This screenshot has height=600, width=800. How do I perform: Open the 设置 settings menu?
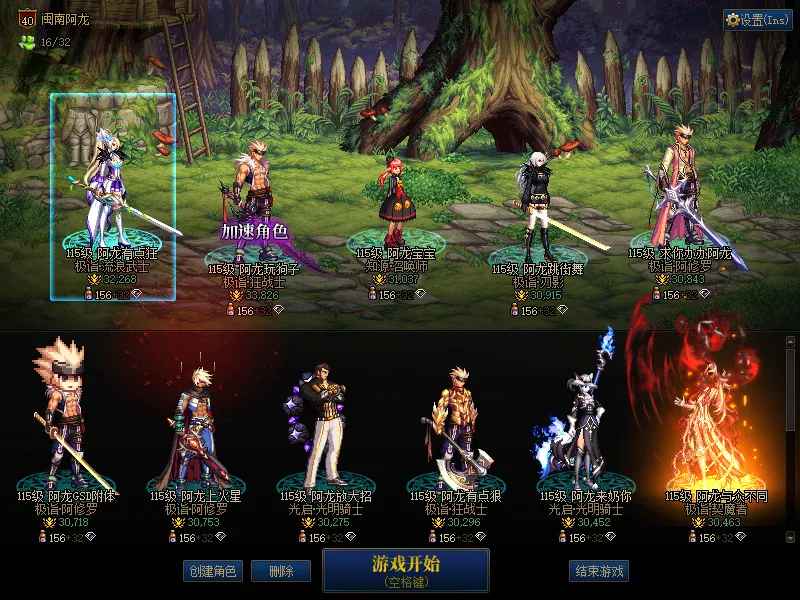[757, 20]
